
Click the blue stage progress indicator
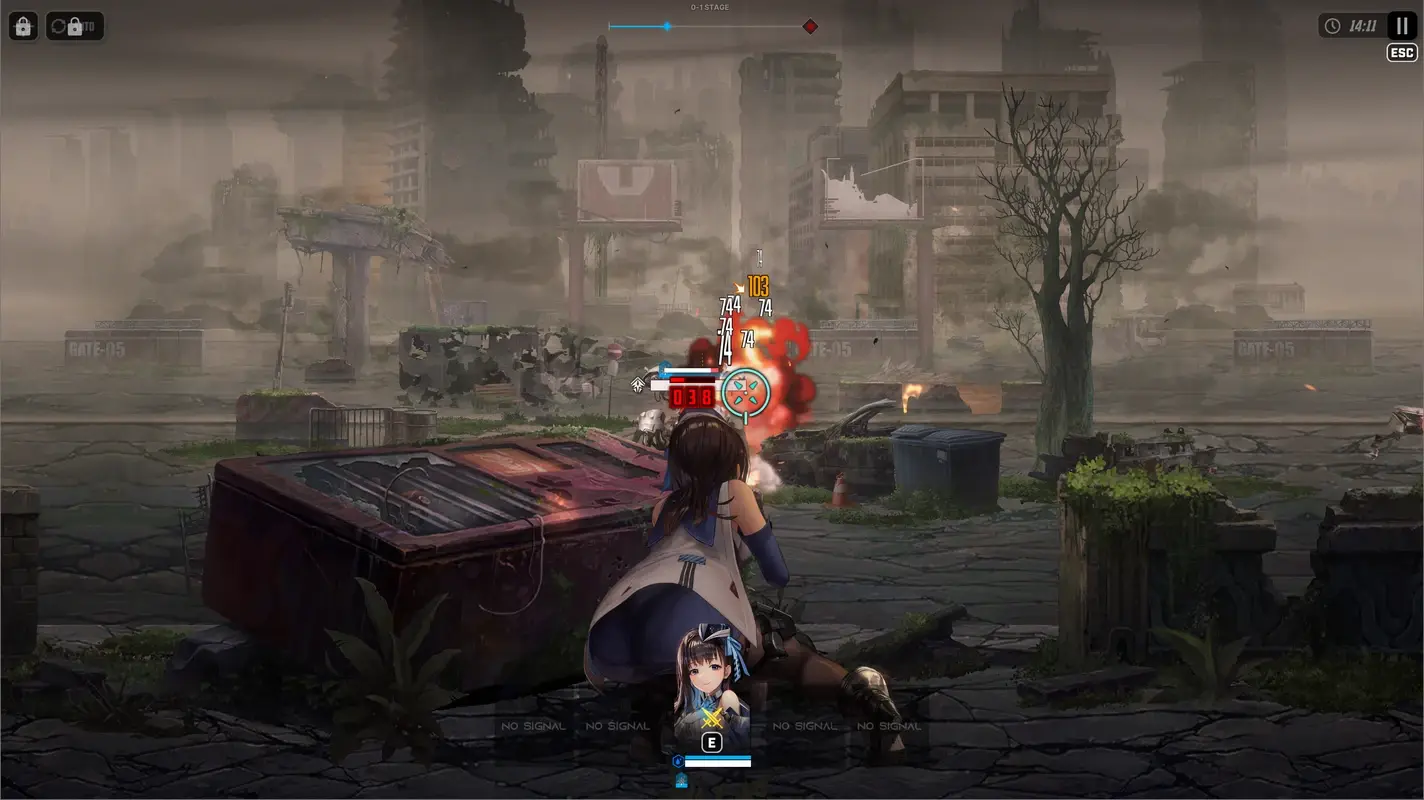tap(666, 26)
